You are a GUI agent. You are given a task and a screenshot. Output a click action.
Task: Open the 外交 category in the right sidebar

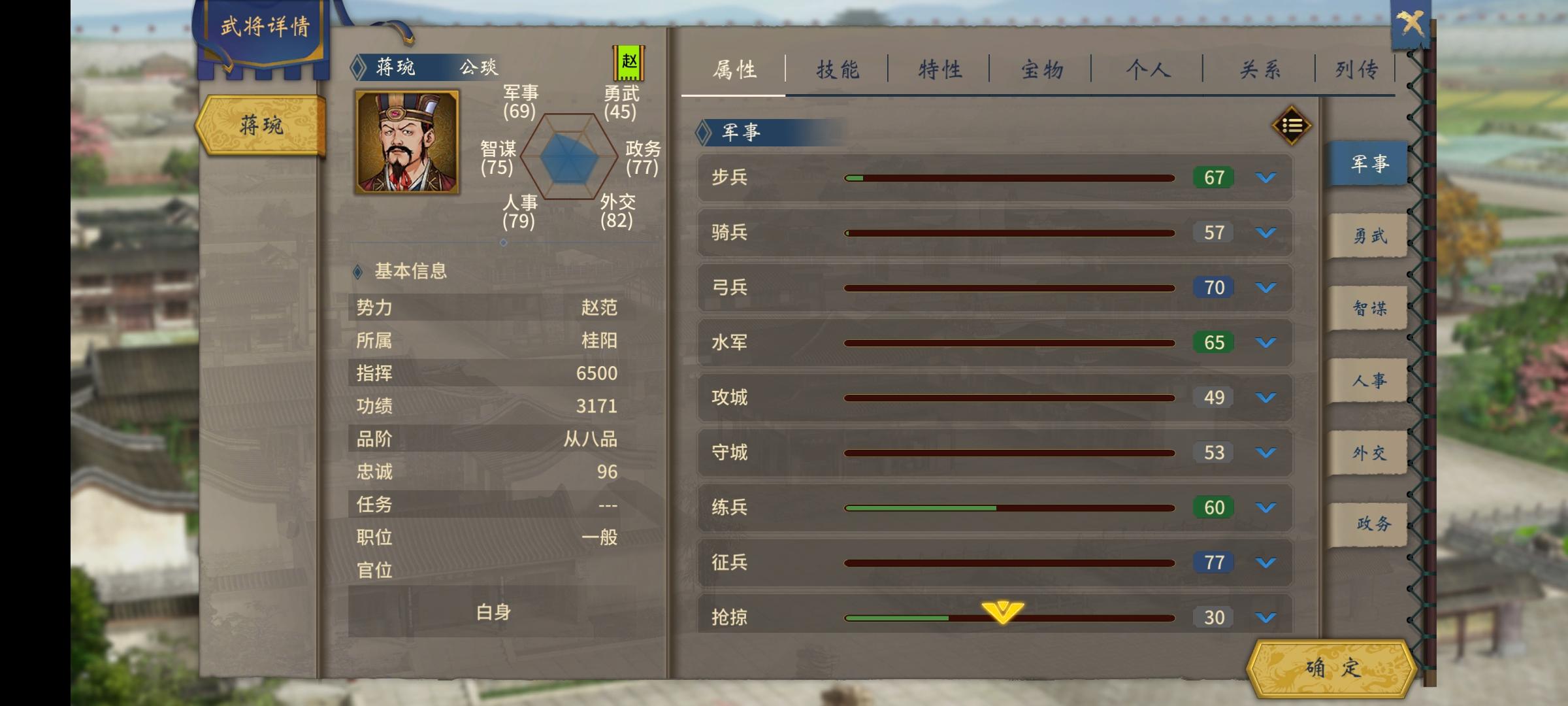(x=1367, y=451)
